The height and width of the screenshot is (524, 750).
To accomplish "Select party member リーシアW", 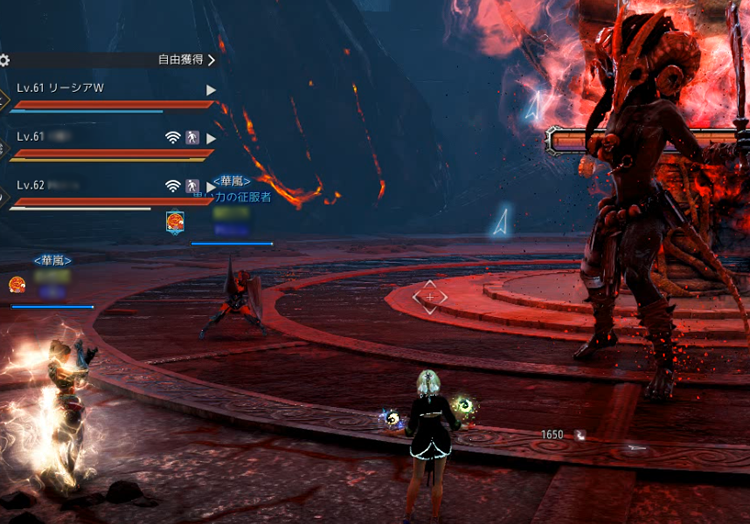I will coord(61,89).
